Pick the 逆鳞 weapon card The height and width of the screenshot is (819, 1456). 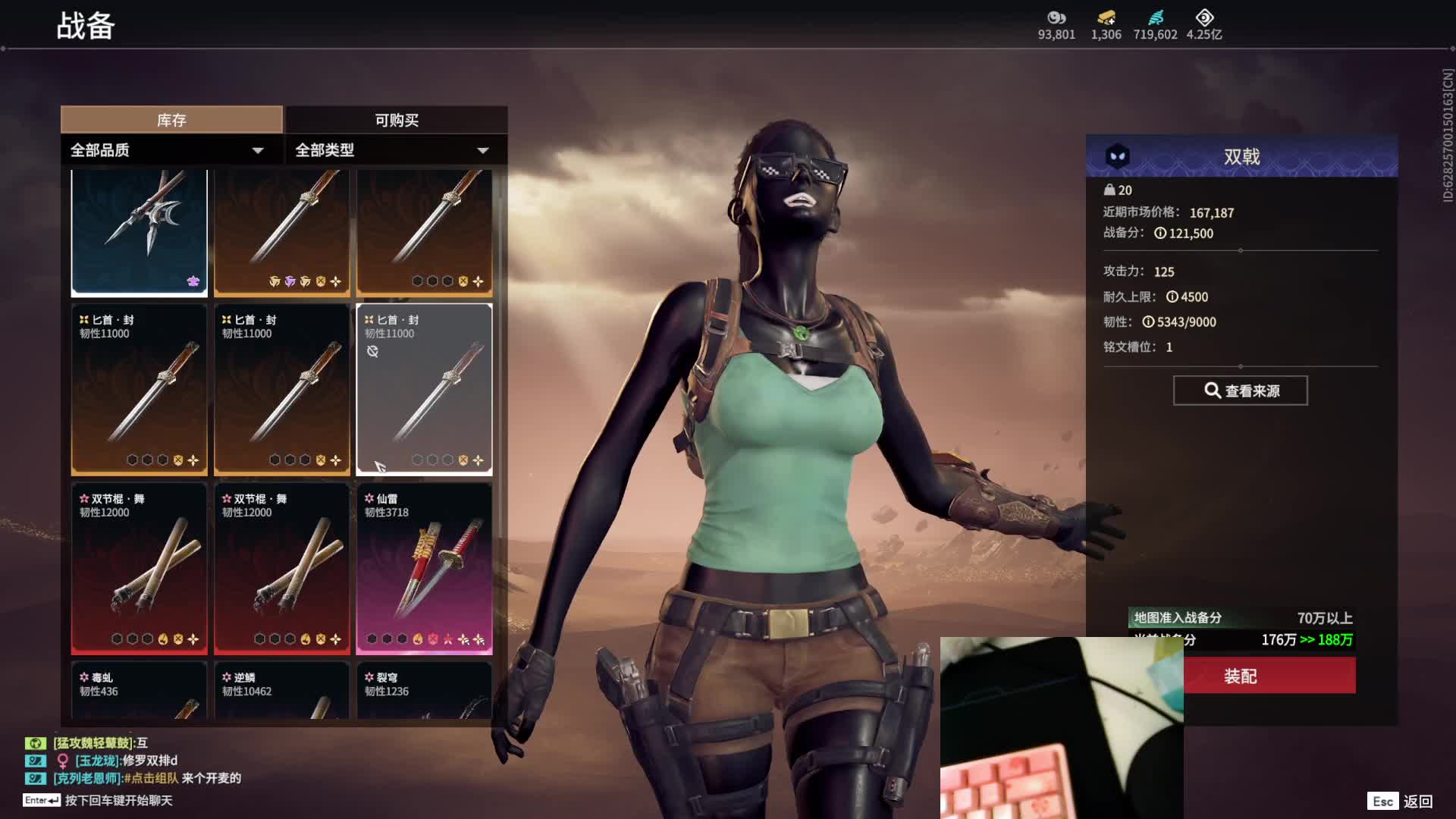(x=281, y=692)
